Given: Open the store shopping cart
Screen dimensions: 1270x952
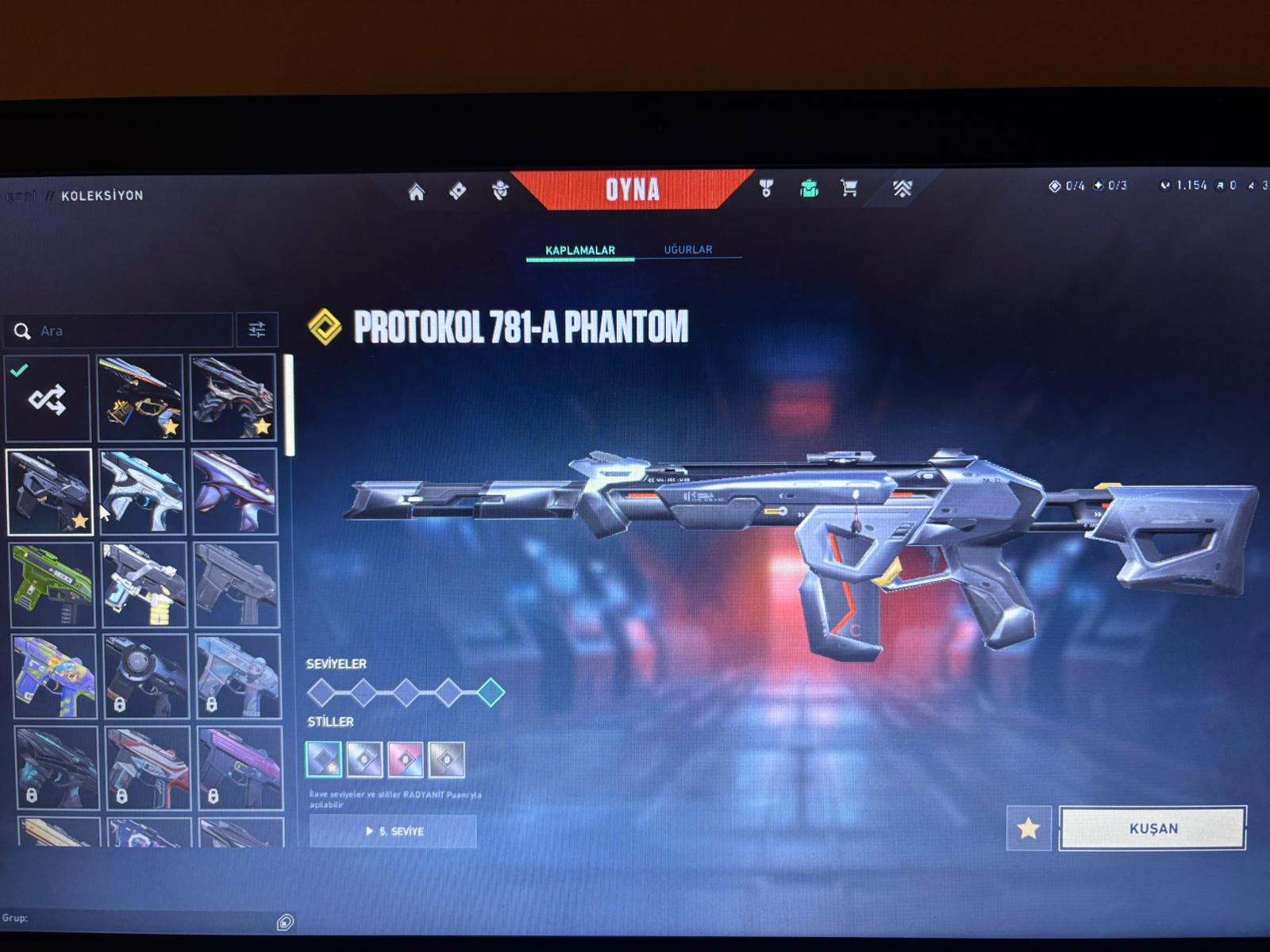Looking at the screenshot, I should pyautogui.click(x=849, y=188).
